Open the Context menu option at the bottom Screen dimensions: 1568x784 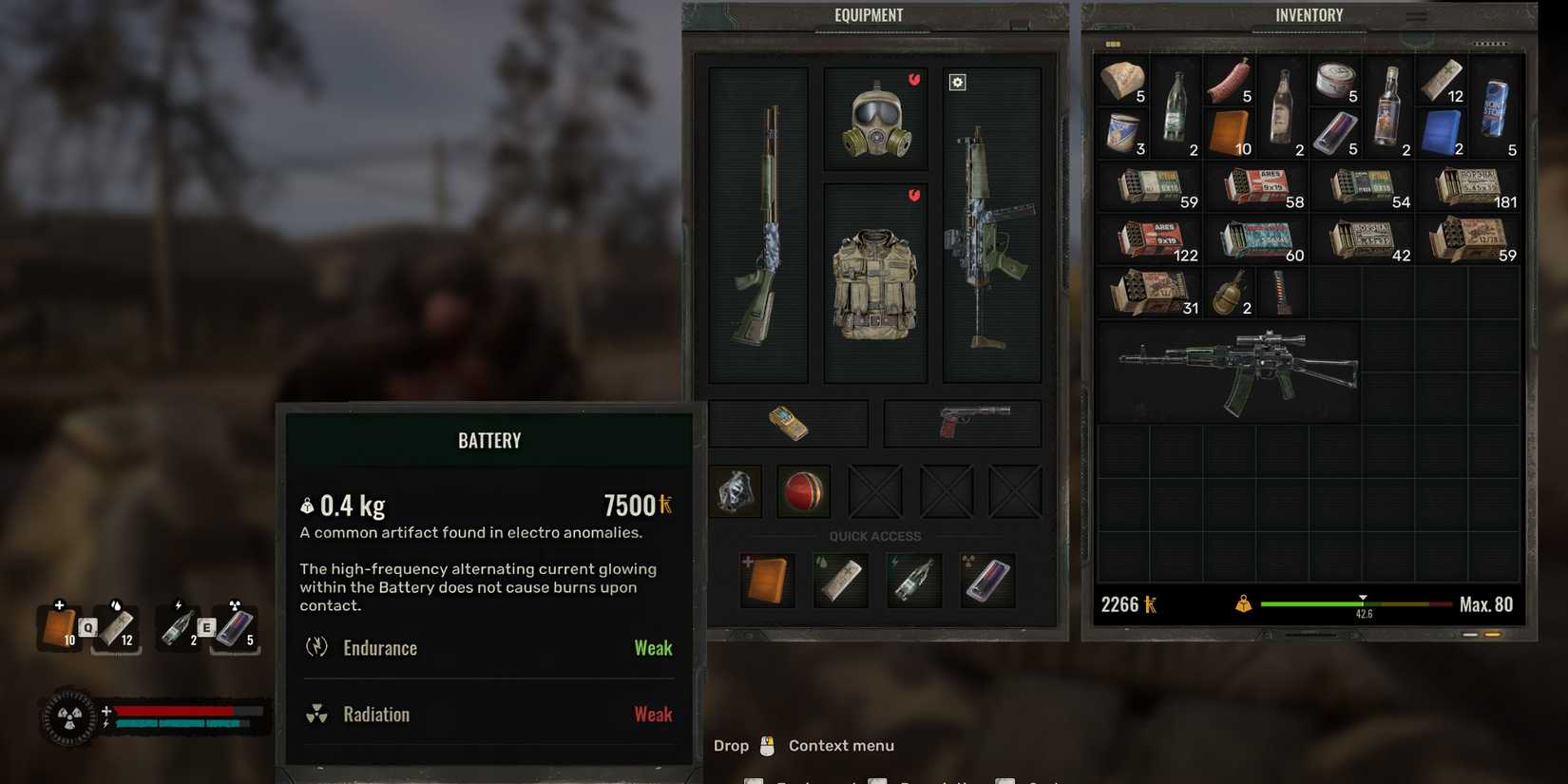coord(840,745)
